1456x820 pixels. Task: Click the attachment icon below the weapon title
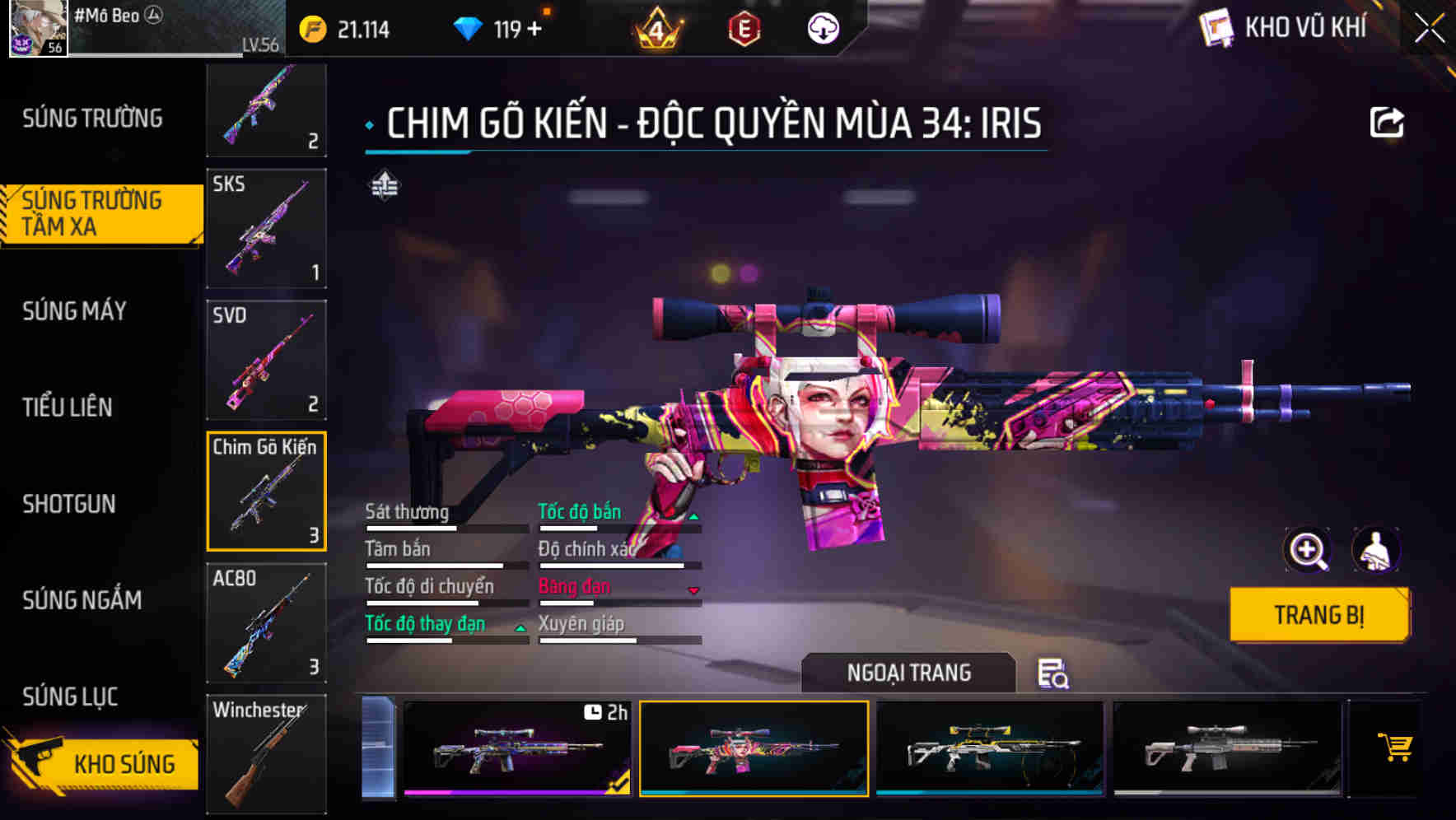384,185
